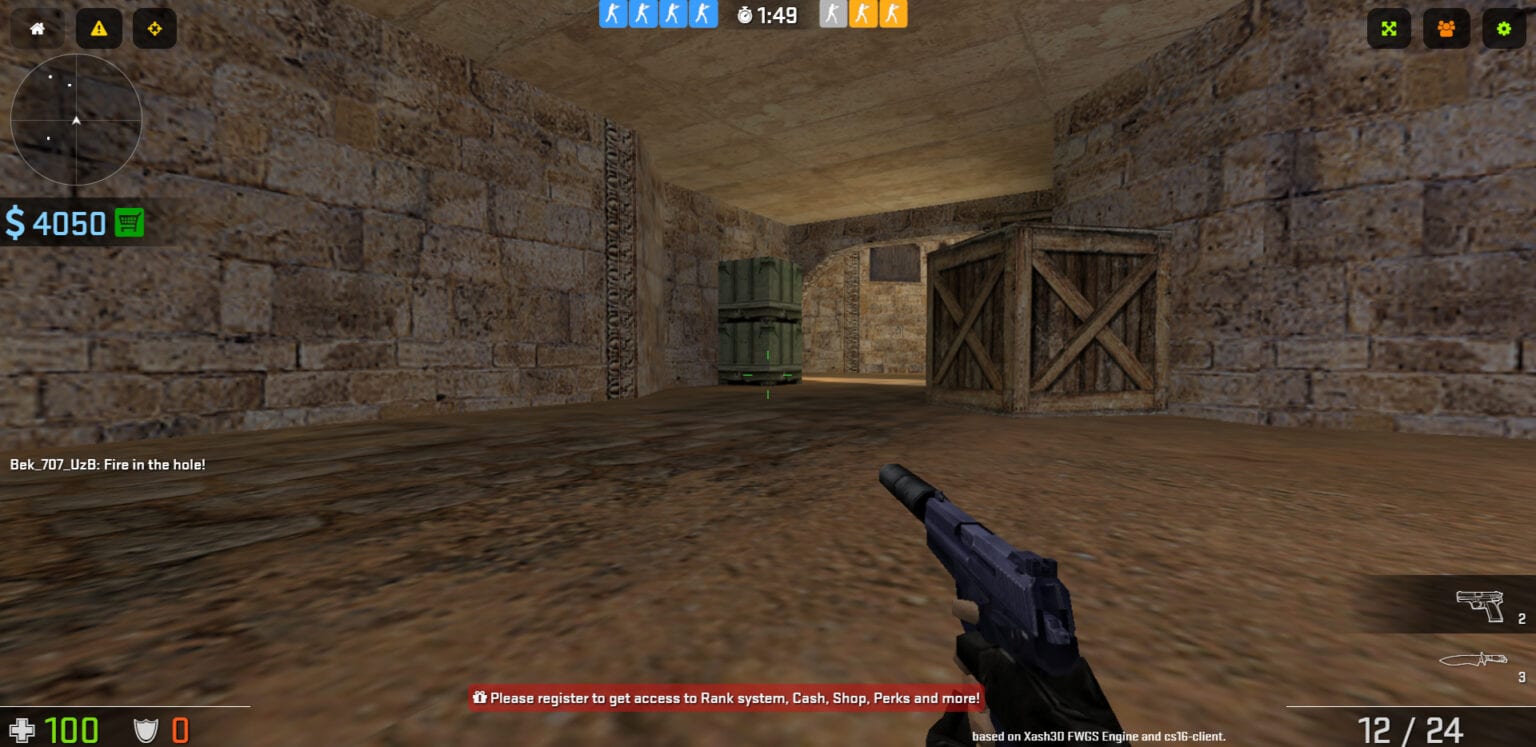The height and width of the screenshot is (747, 1536).
Task: Click the register announcement banner
Action: coord(728,698)
